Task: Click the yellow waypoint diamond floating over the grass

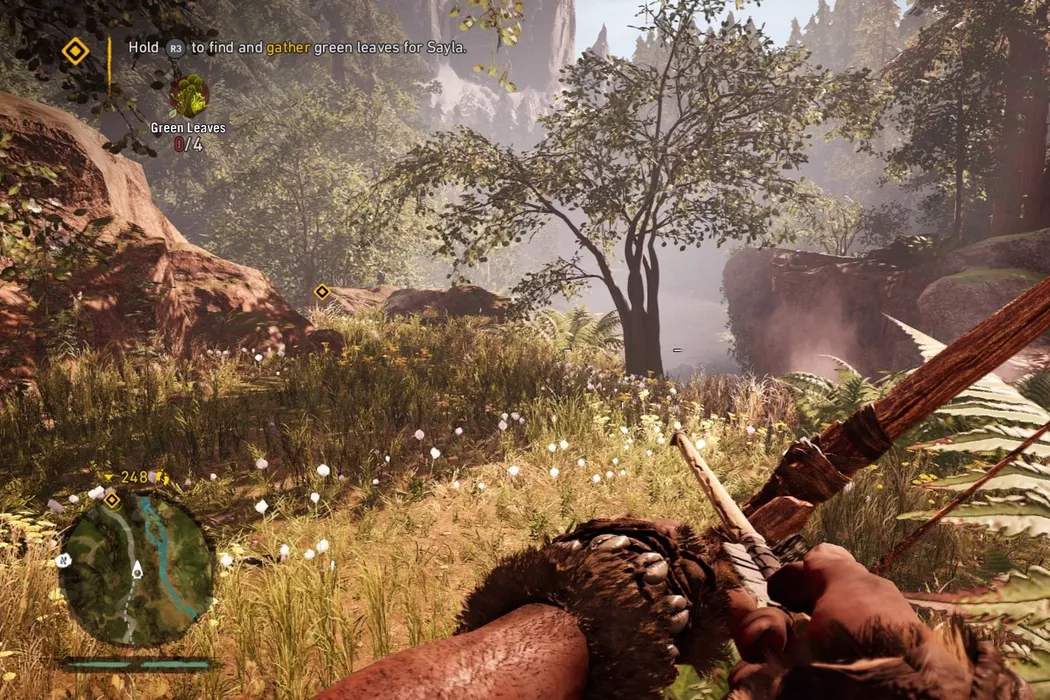Action: pyautogui.click(x=322, y=292)
